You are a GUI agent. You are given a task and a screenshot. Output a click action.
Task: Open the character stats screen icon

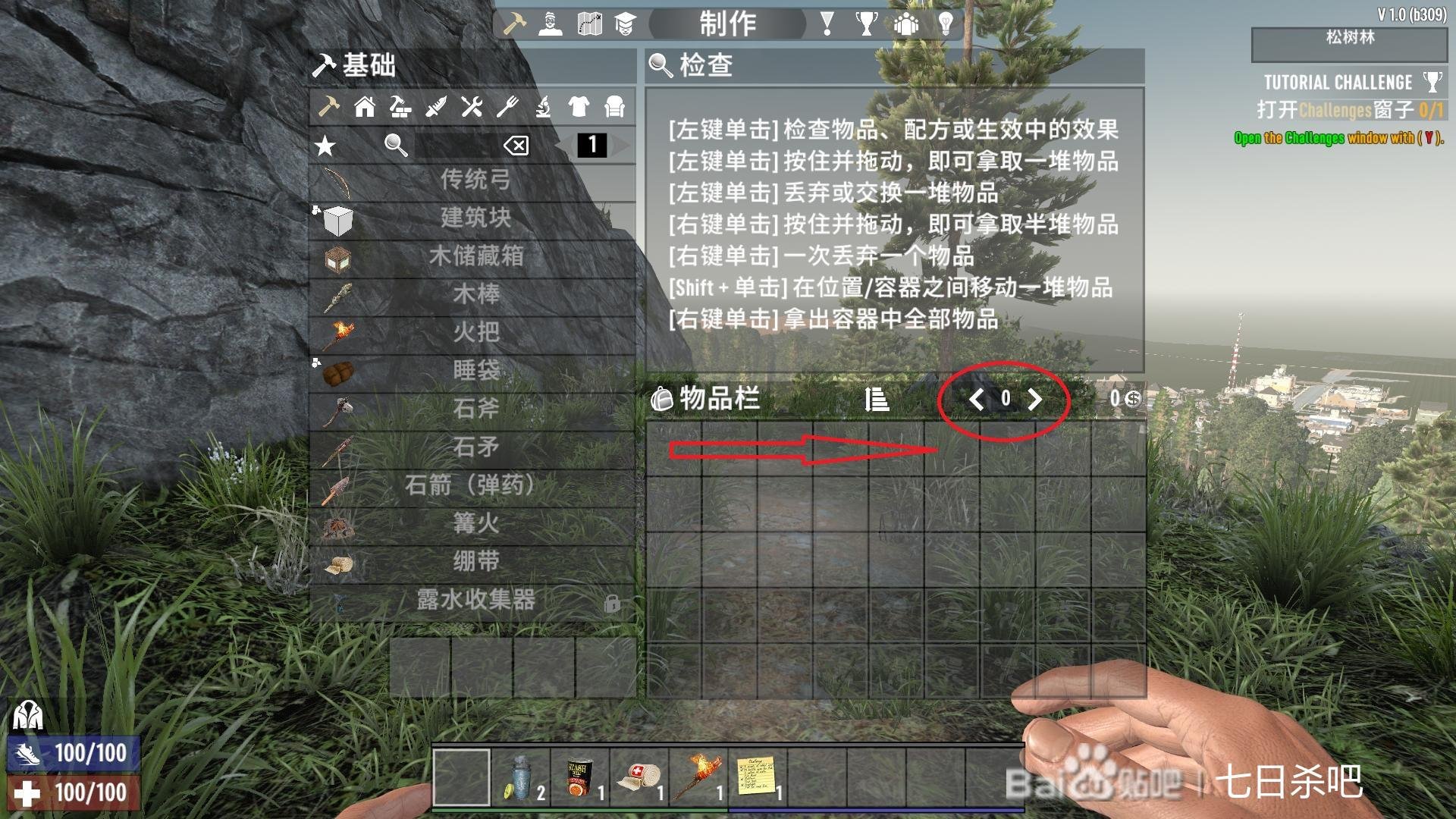point(551,24)
